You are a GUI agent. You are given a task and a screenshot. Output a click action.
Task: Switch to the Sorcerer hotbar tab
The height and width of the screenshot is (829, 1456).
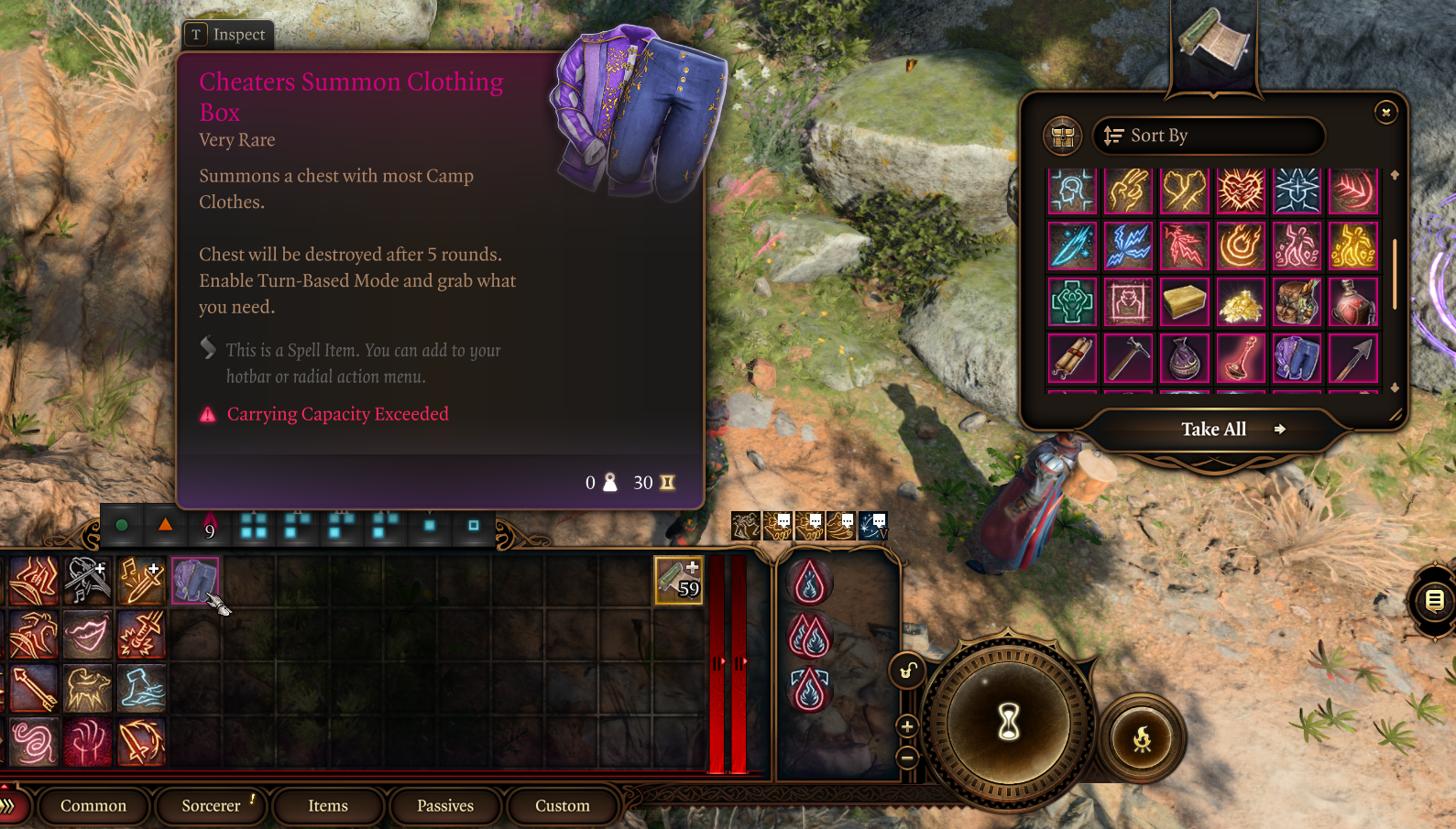pos(211,806)
